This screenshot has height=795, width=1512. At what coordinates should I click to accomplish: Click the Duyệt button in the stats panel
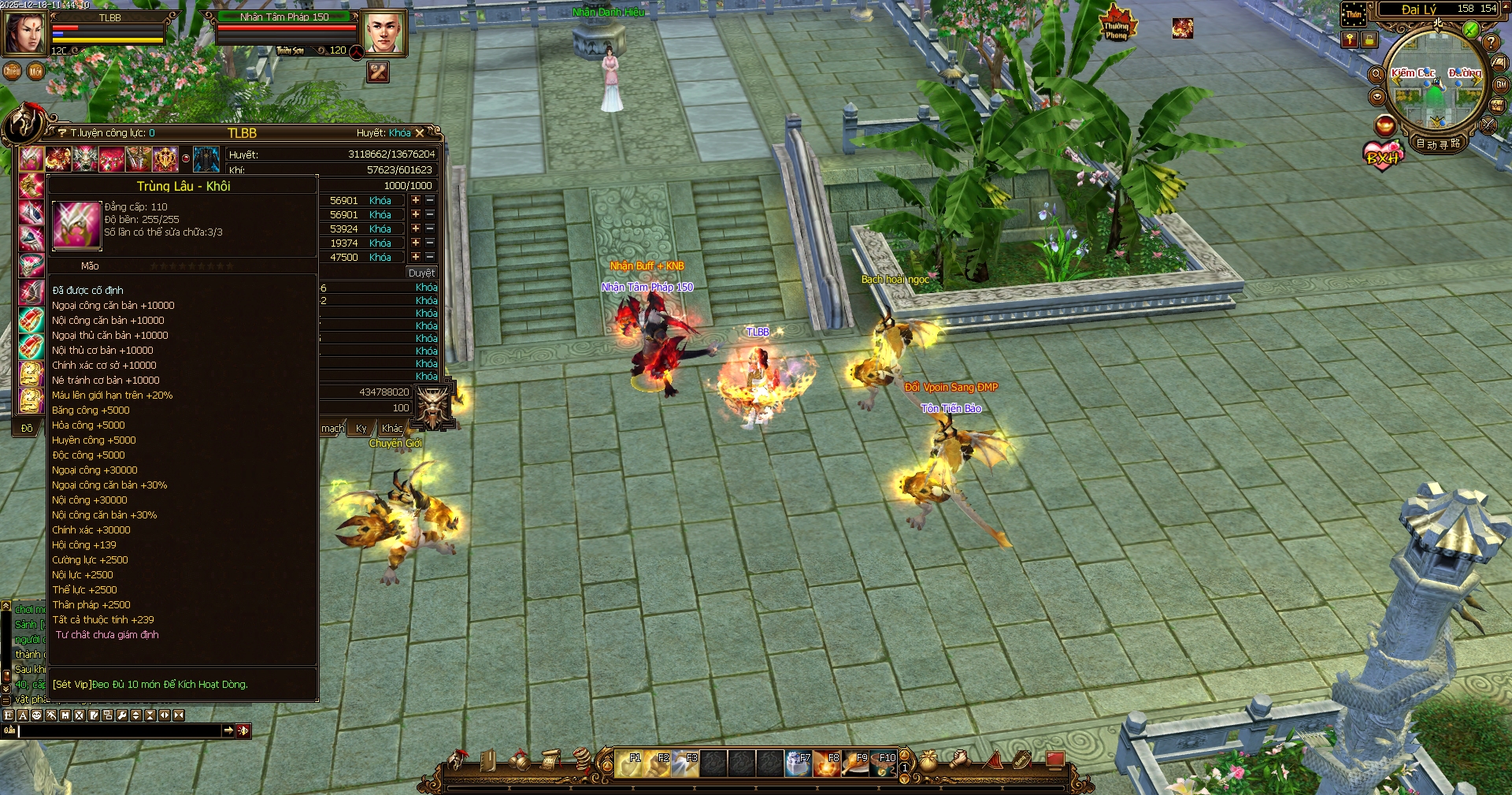point(421,273)
